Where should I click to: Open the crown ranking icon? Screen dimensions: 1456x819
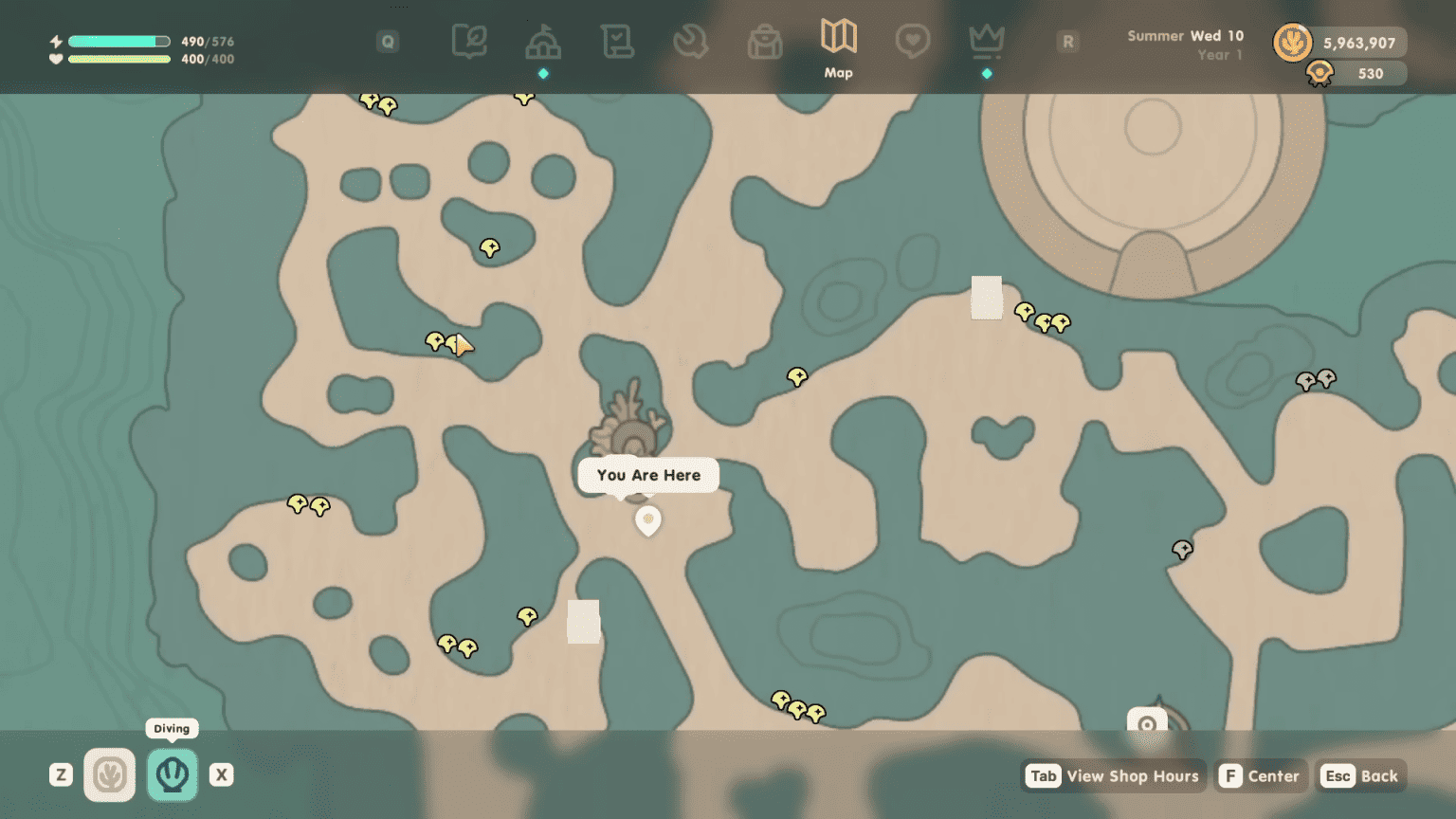(986, 42)
